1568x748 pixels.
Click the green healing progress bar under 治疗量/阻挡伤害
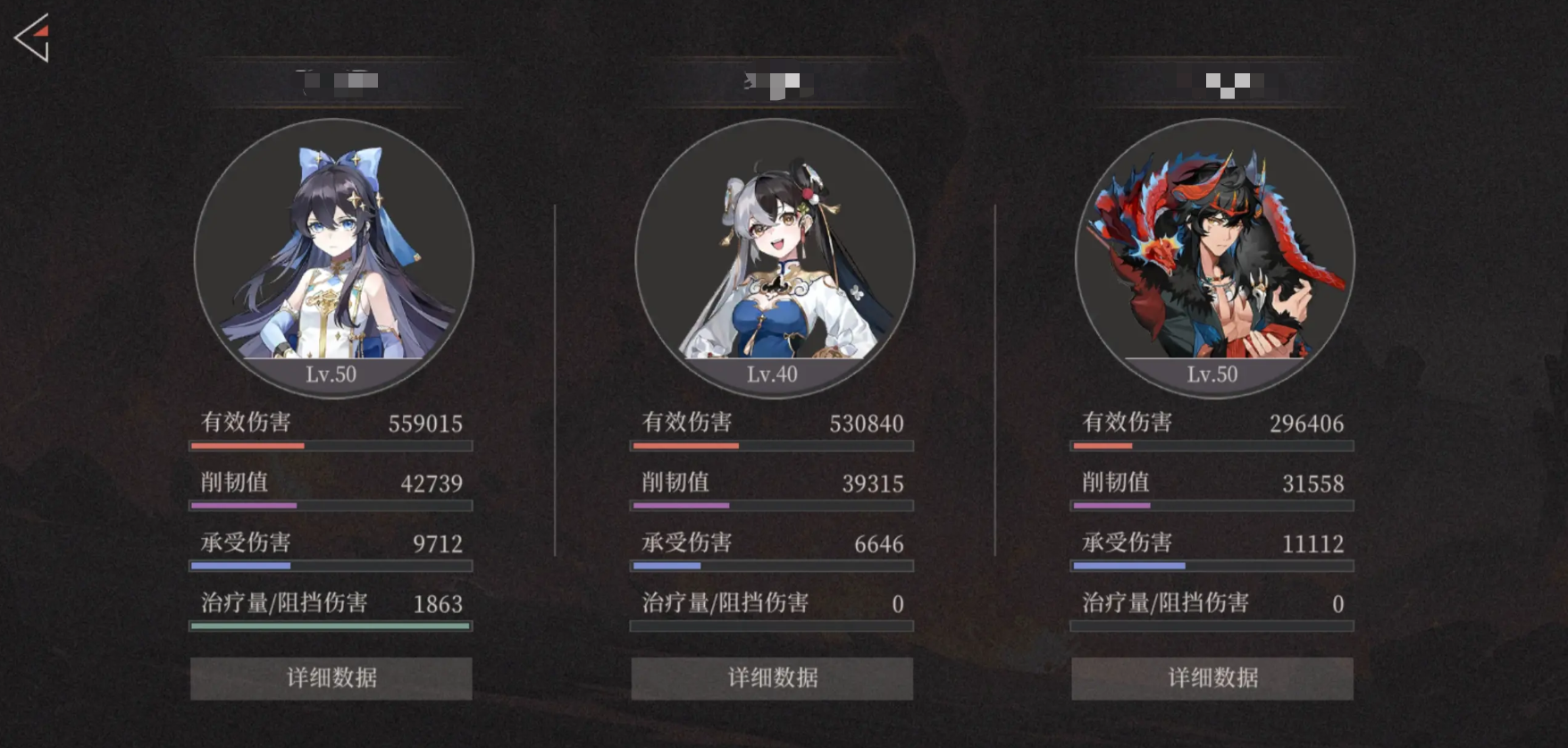pyautogui.click(x=329, y=627)
